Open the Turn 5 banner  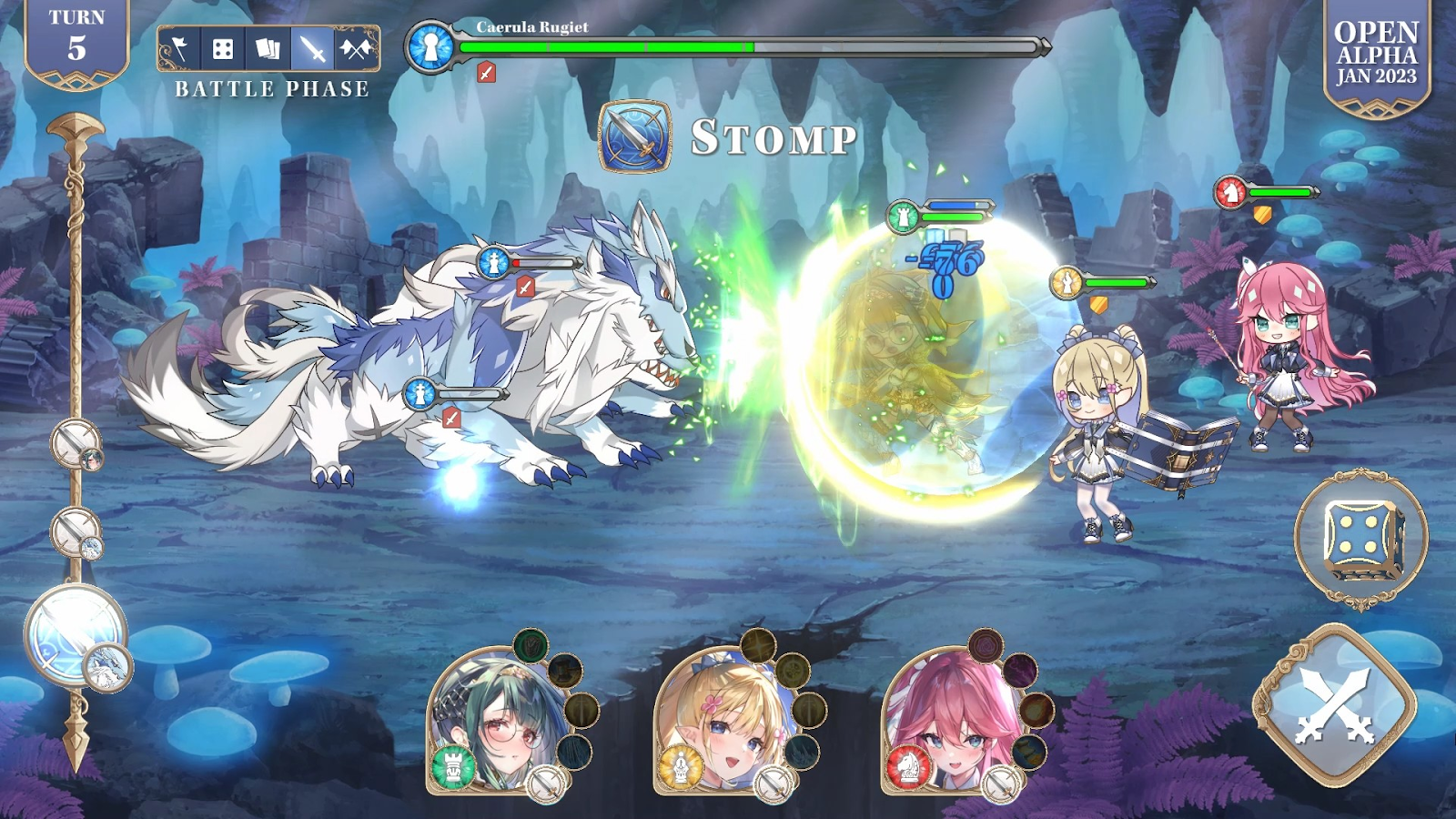pyautogui.click(x=76, y=41)
